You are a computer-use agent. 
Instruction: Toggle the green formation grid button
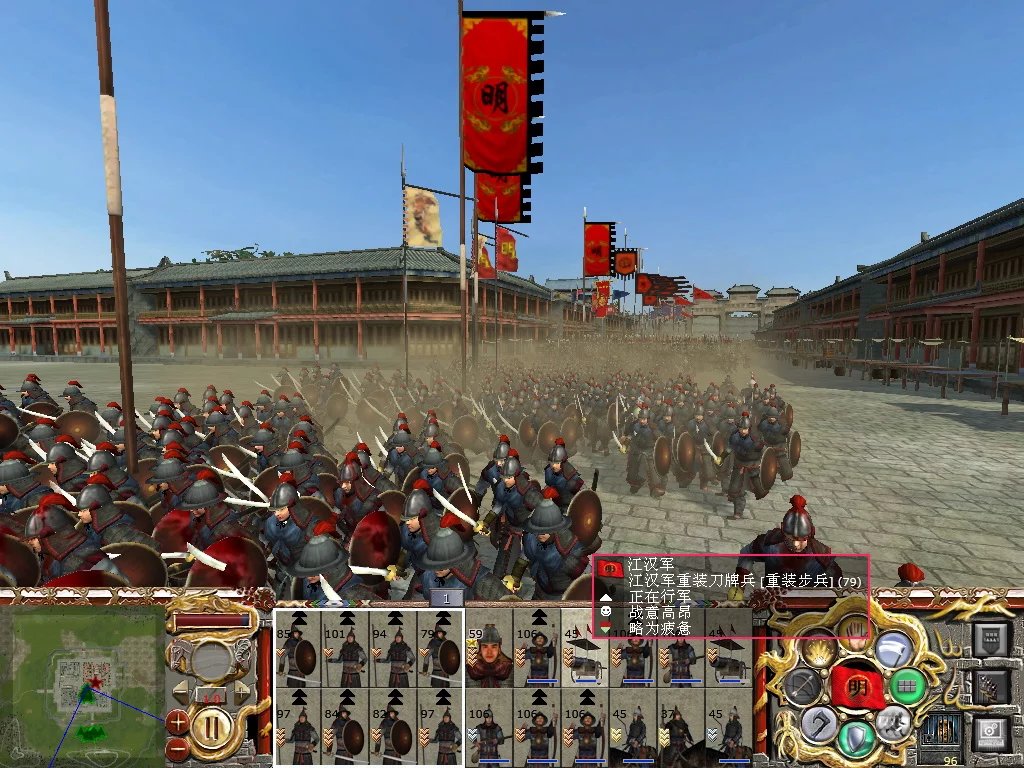908,687
